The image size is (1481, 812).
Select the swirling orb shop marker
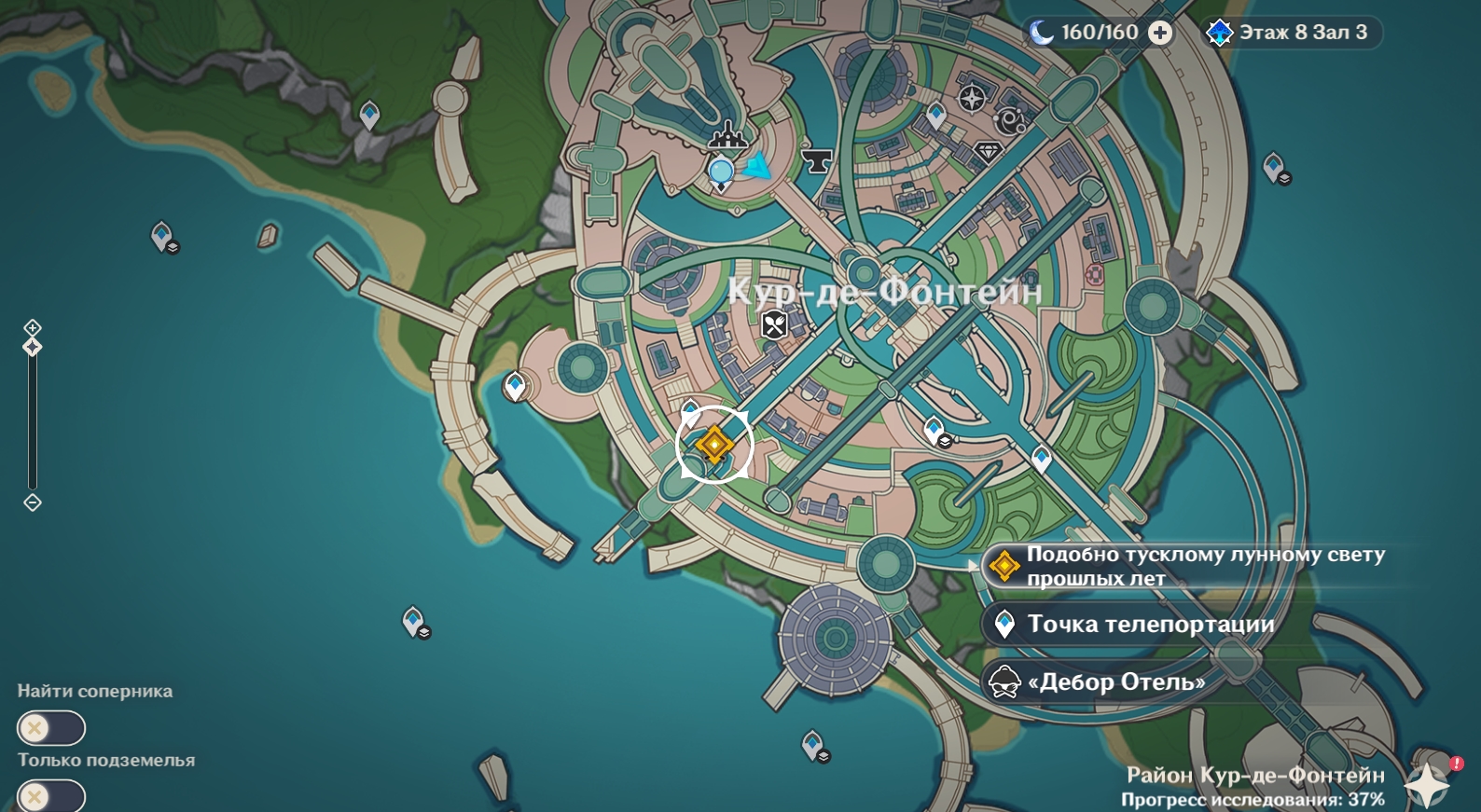tap(1011, 121)
